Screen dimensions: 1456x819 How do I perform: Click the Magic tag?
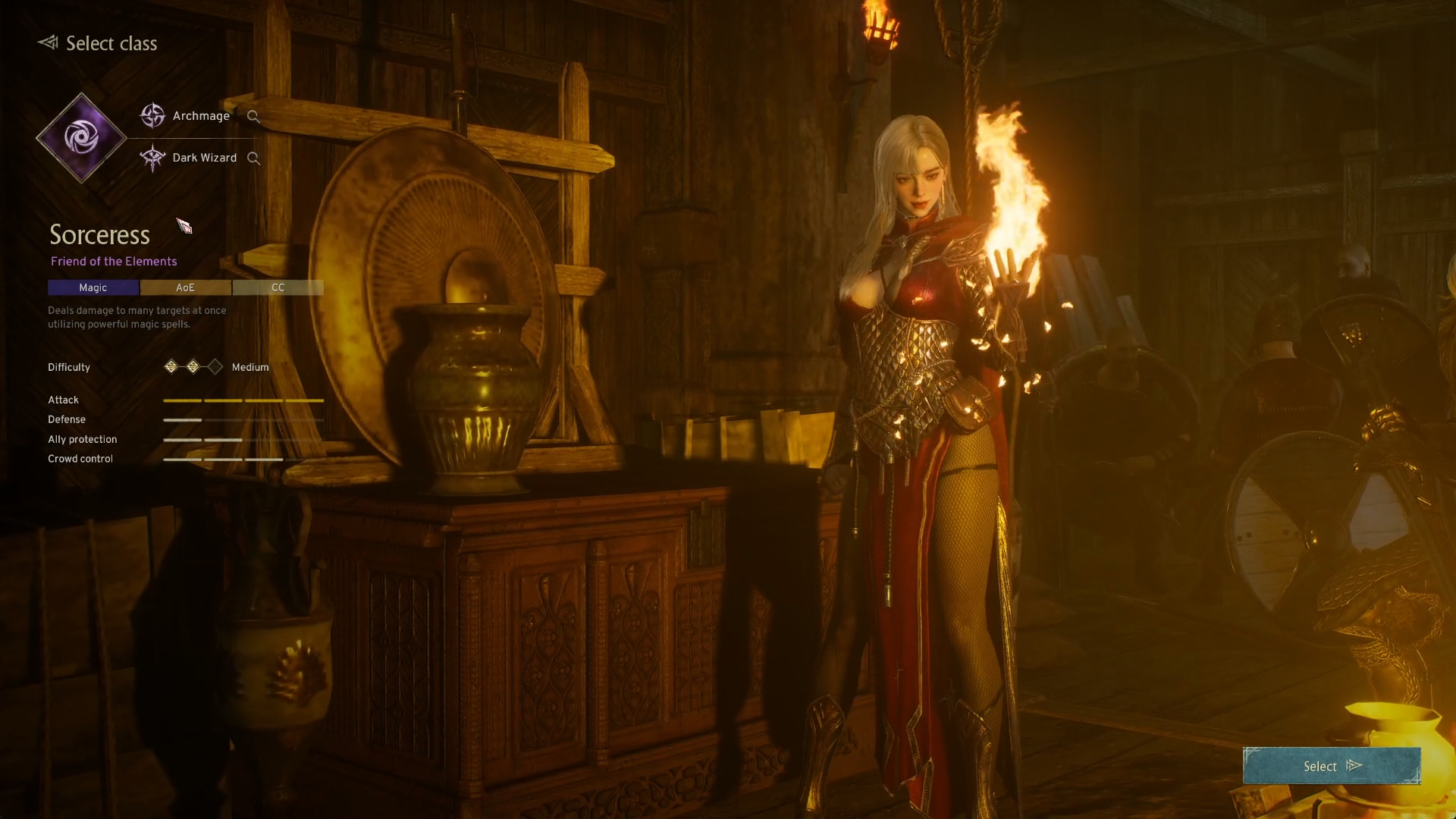tap(93, 287)
